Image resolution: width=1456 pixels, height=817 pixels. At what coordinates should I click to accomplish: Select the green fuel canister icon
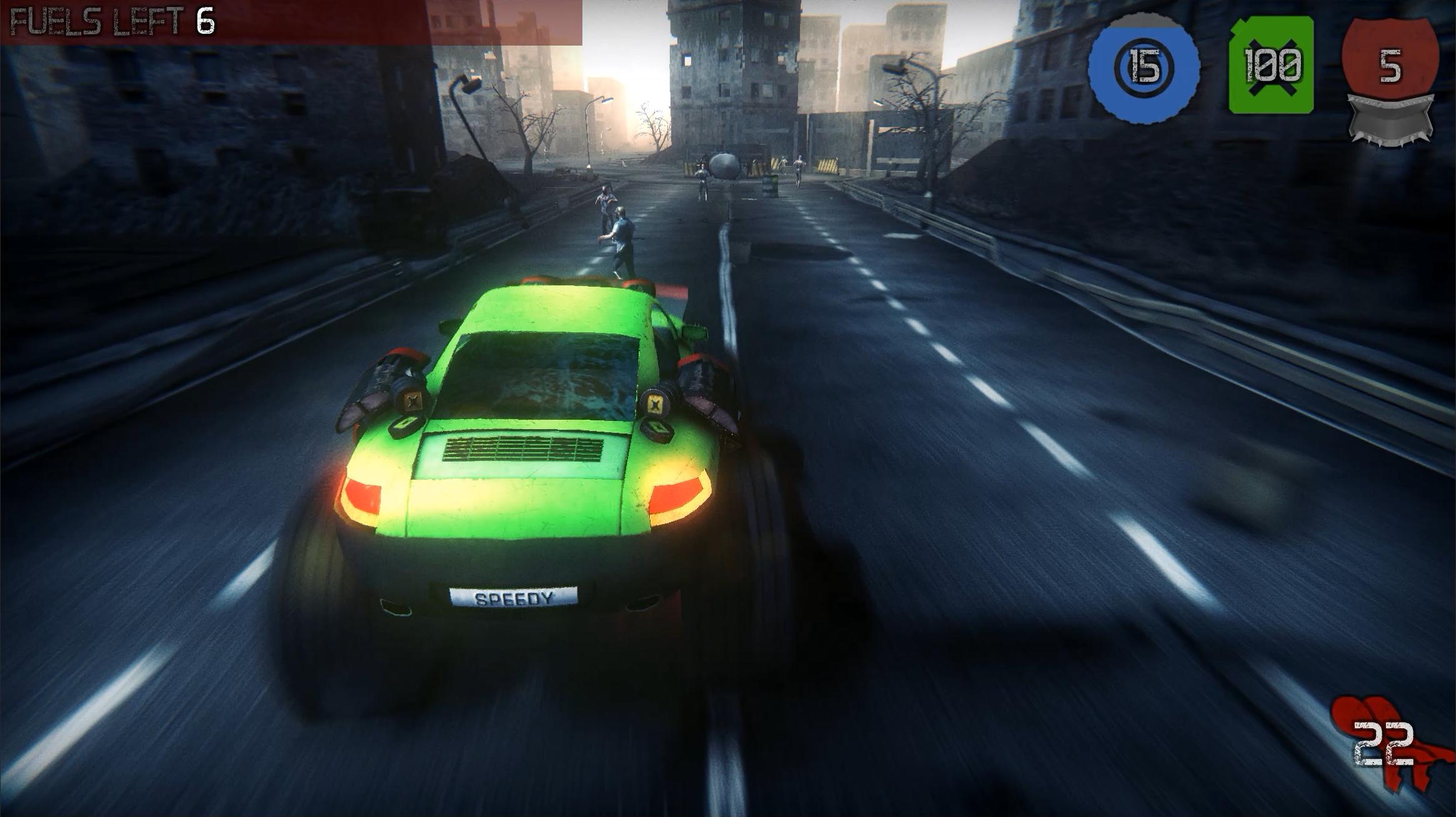(1271, 66)
